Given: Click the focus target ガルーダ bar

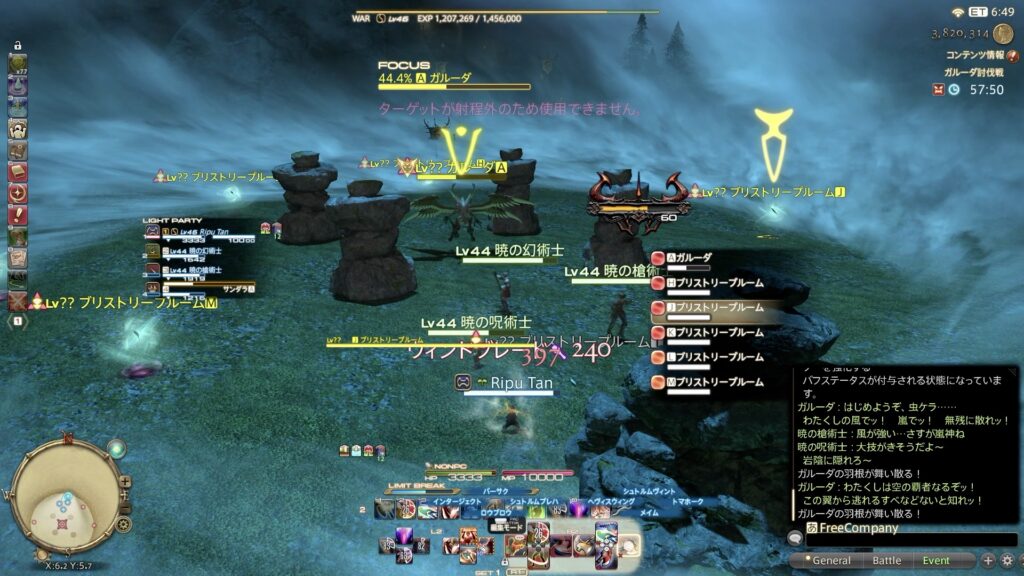Looking at the screenshot, I should pyautogui.click(x=453, y=85).
